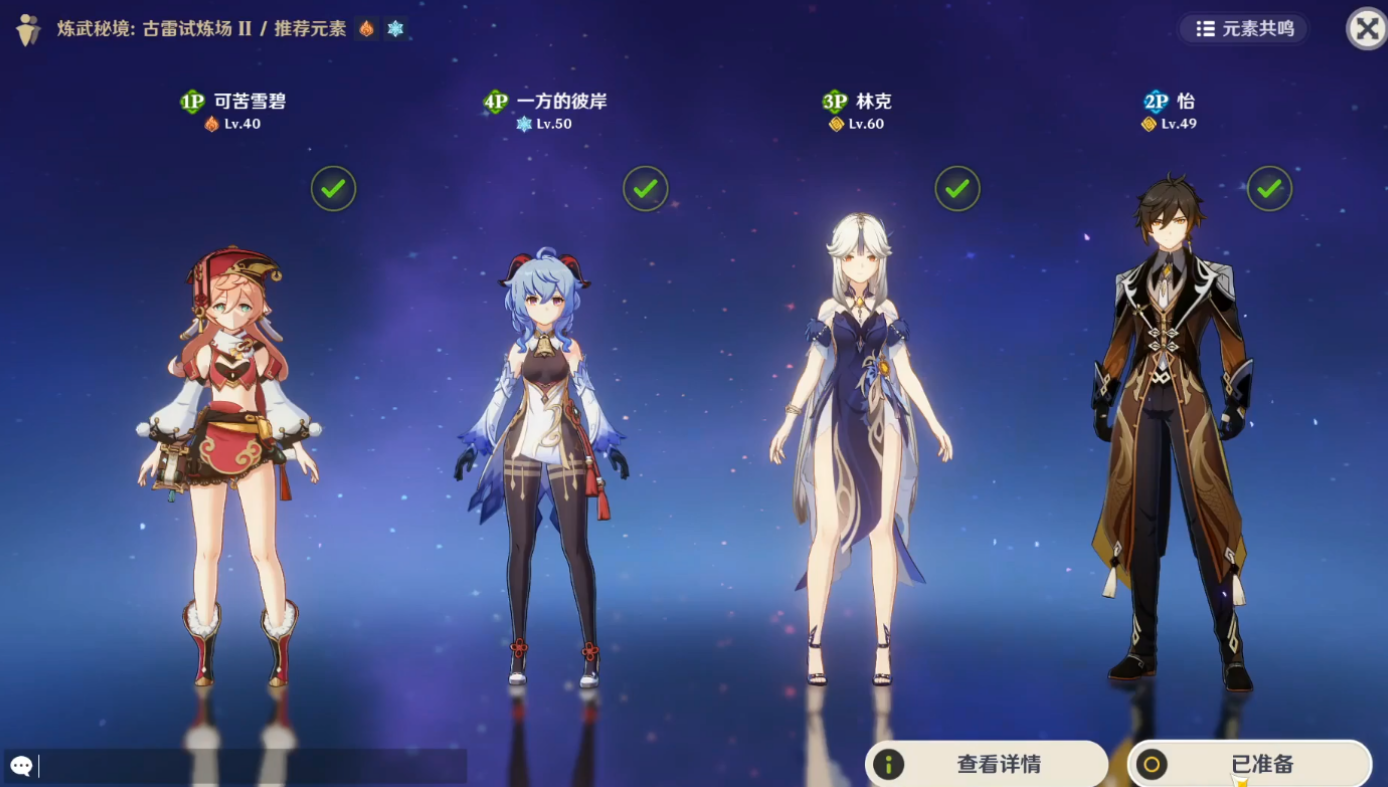Open the chat bubble icon
This screenshot has width=1388, height=787.
click(x=21, y=767)
